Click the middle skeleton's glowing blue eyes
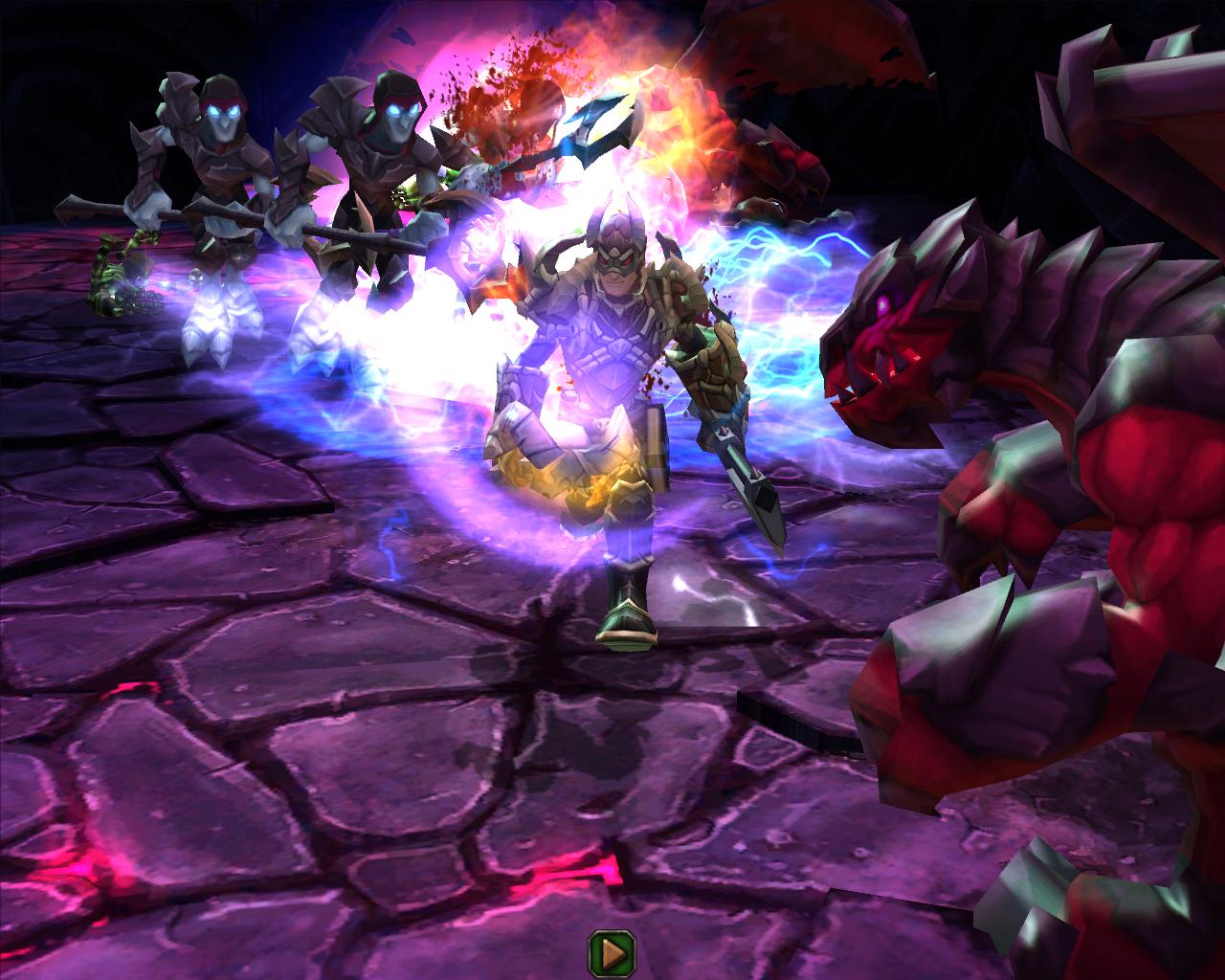The image size is (1225, 980). click(x=402, y=110)
